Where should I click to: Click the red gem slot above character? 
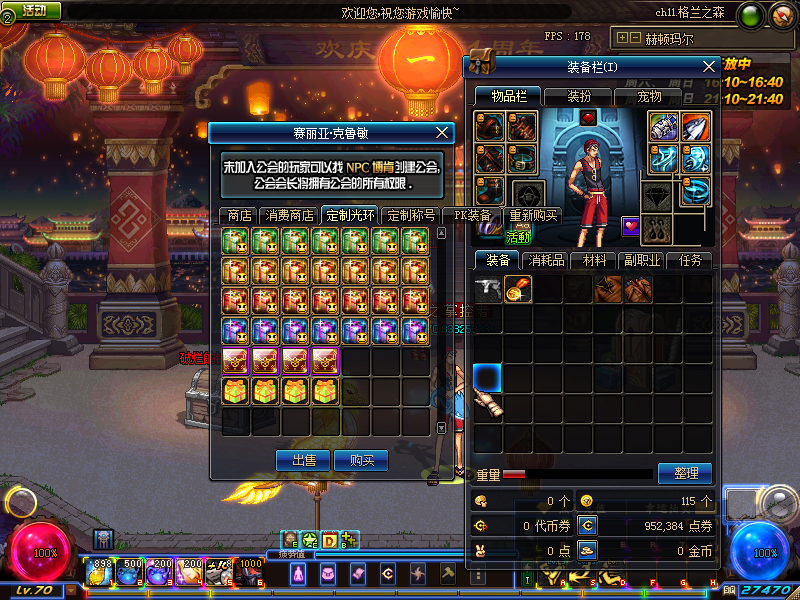pos(588,118)
